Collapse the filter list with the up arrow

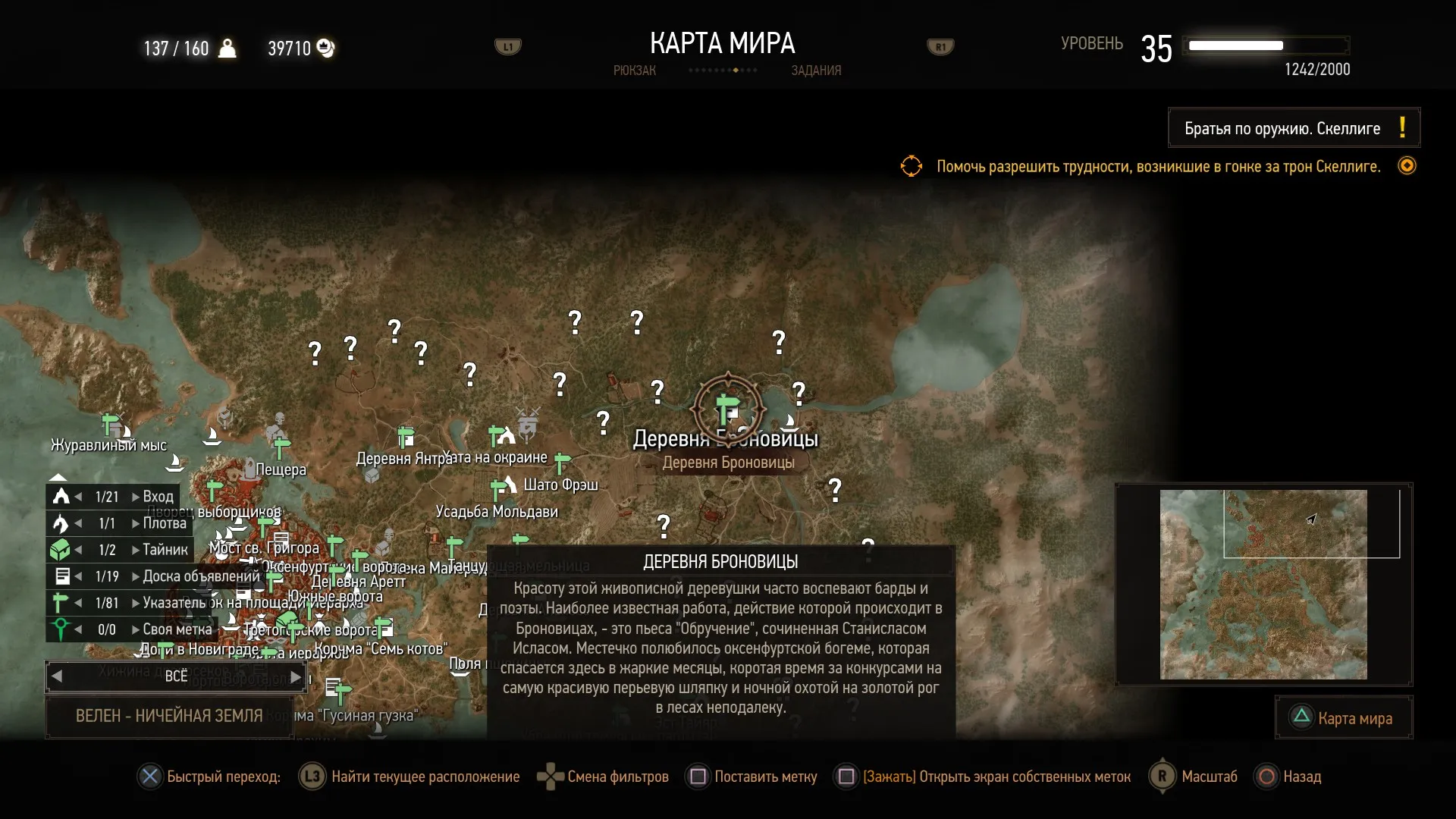58,477
